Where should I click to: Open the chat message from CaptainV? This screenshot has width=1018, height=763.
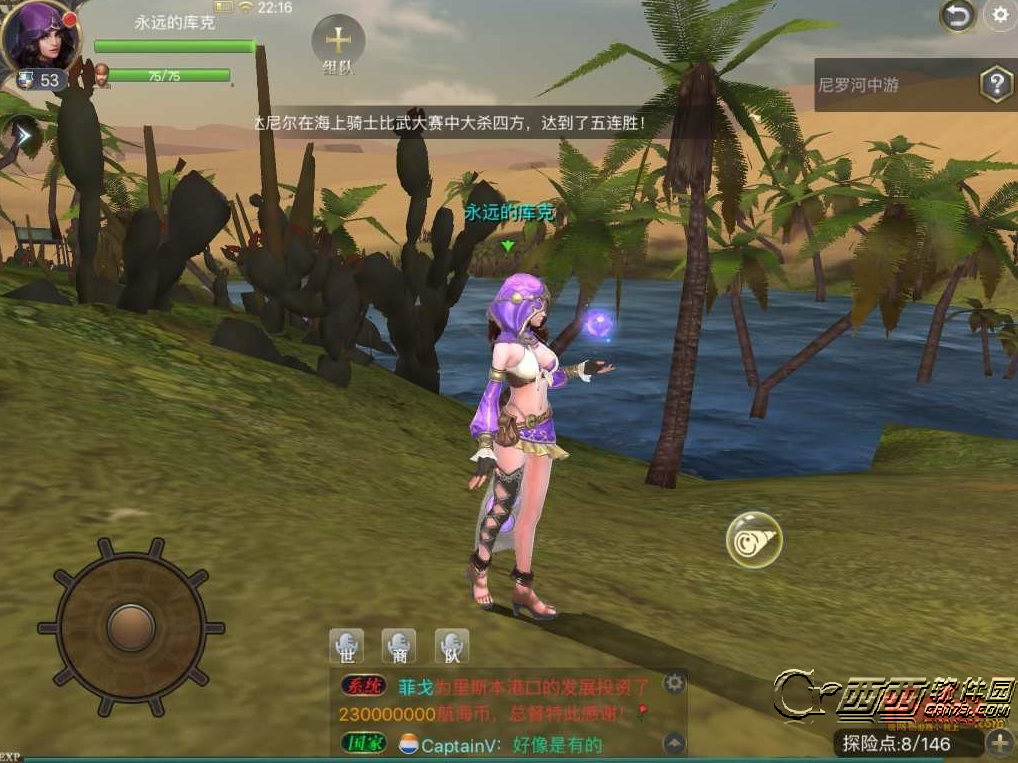point(510,745)
